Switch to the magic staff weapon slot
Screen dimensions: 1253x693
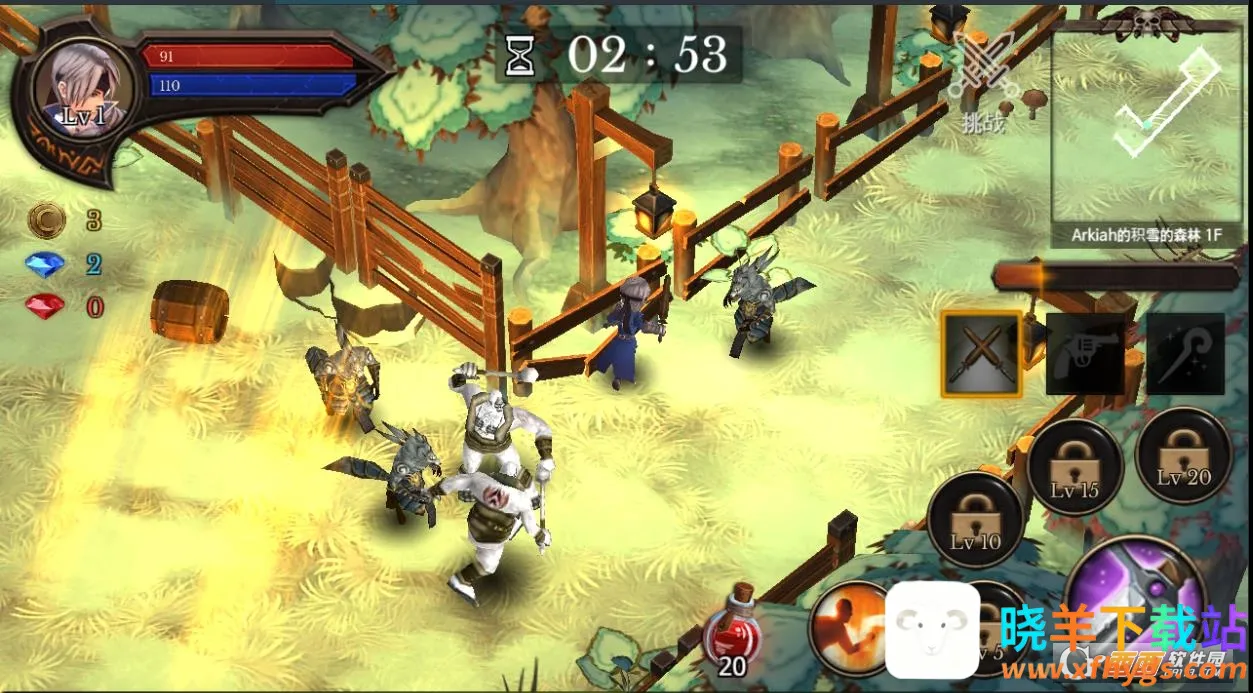tap(1186, 354)
